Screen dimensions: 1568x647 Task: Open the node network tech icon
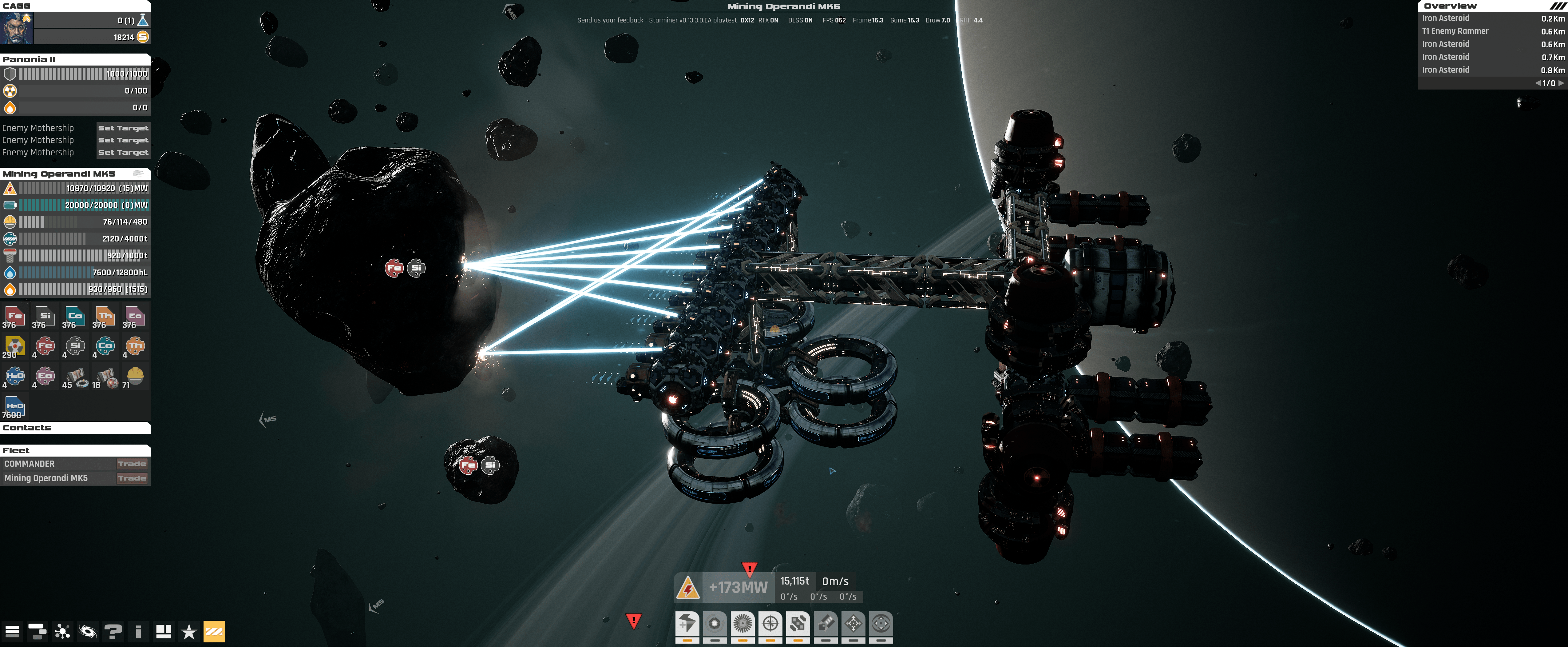click(x=62, y=632)
